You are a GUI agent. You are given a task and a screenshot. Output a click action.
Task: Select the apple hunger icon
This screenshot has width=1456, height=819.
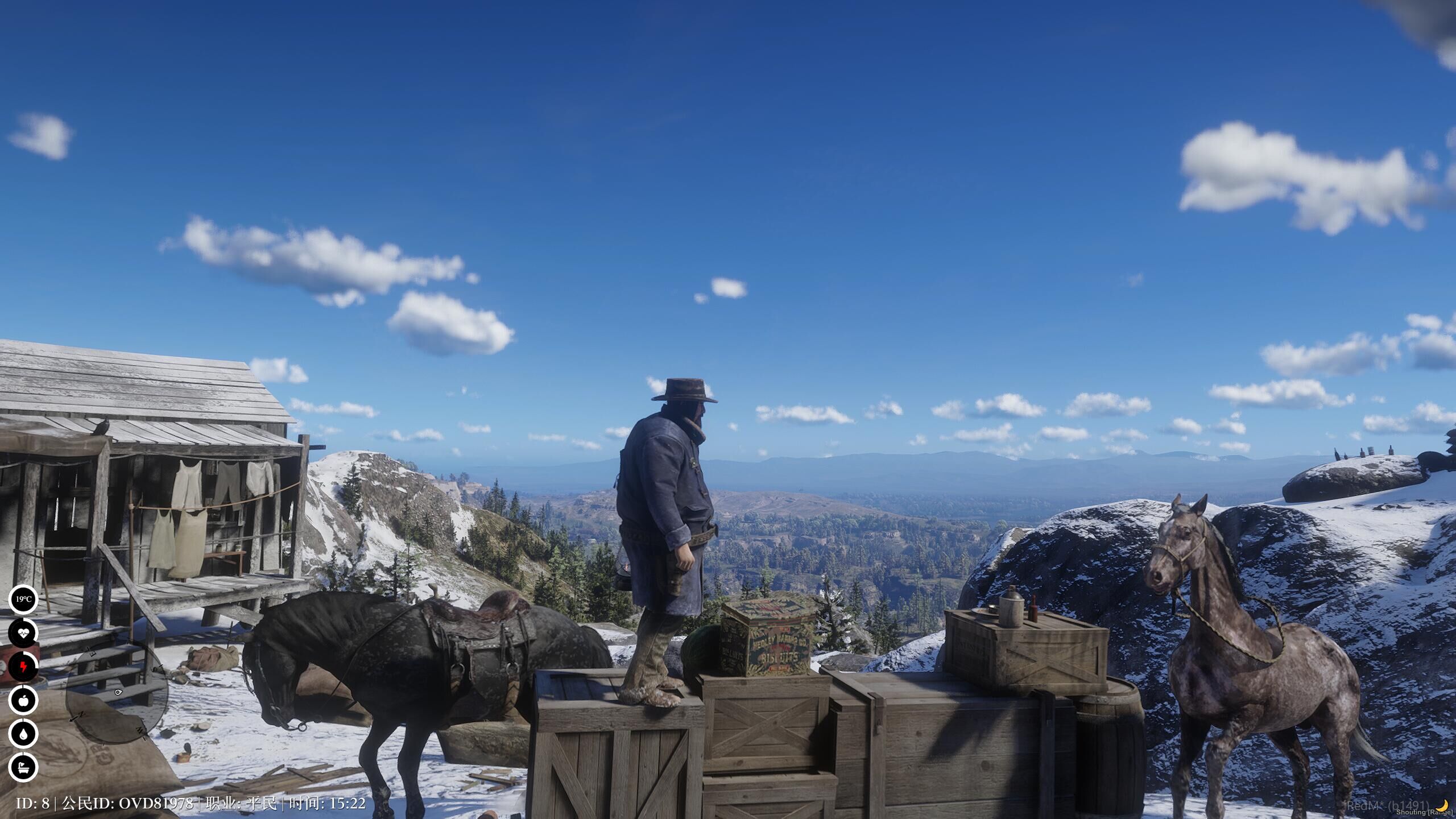coord(23,700)
